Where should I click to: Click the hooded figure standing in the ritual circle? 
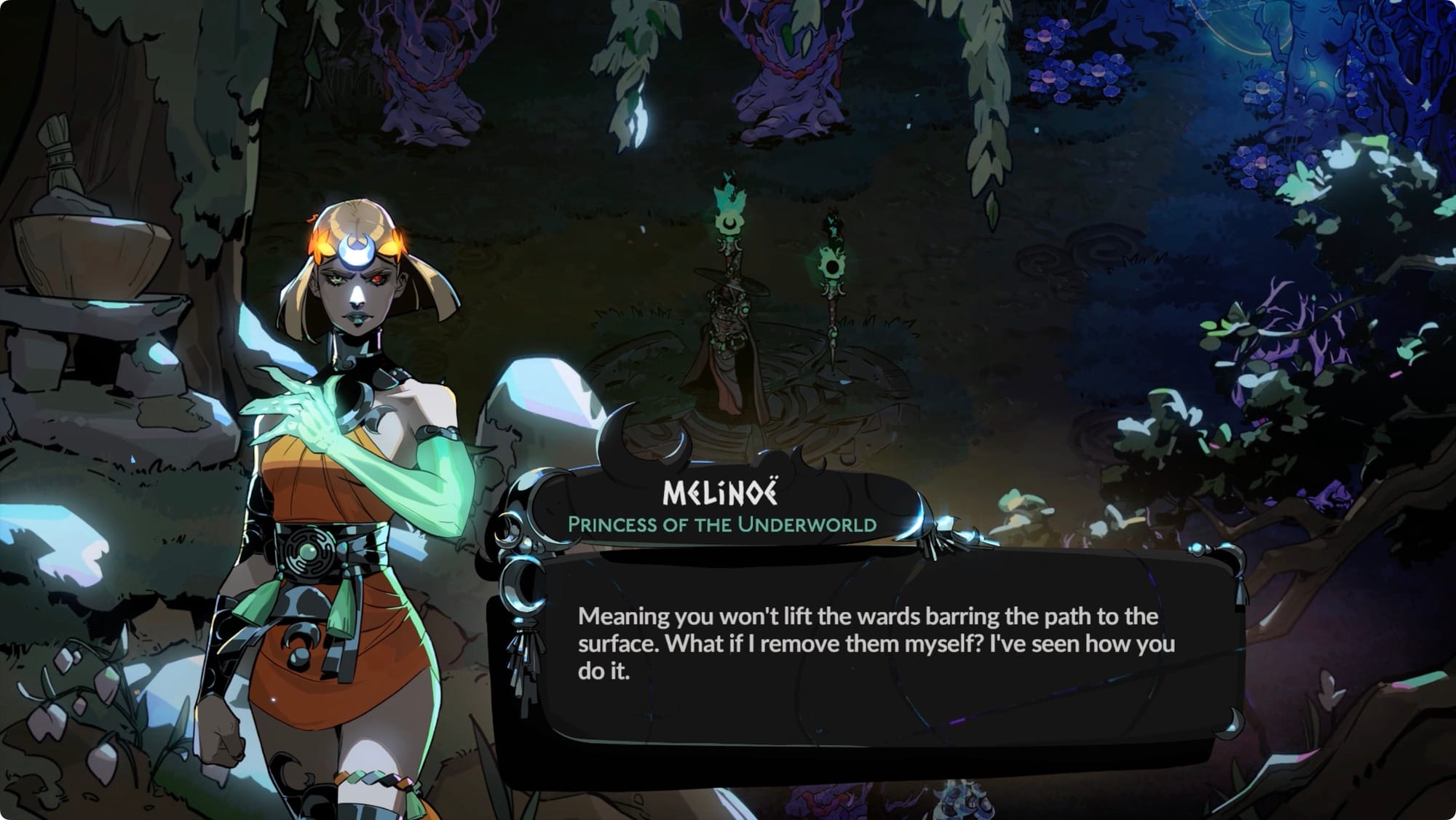pos(728,349)
